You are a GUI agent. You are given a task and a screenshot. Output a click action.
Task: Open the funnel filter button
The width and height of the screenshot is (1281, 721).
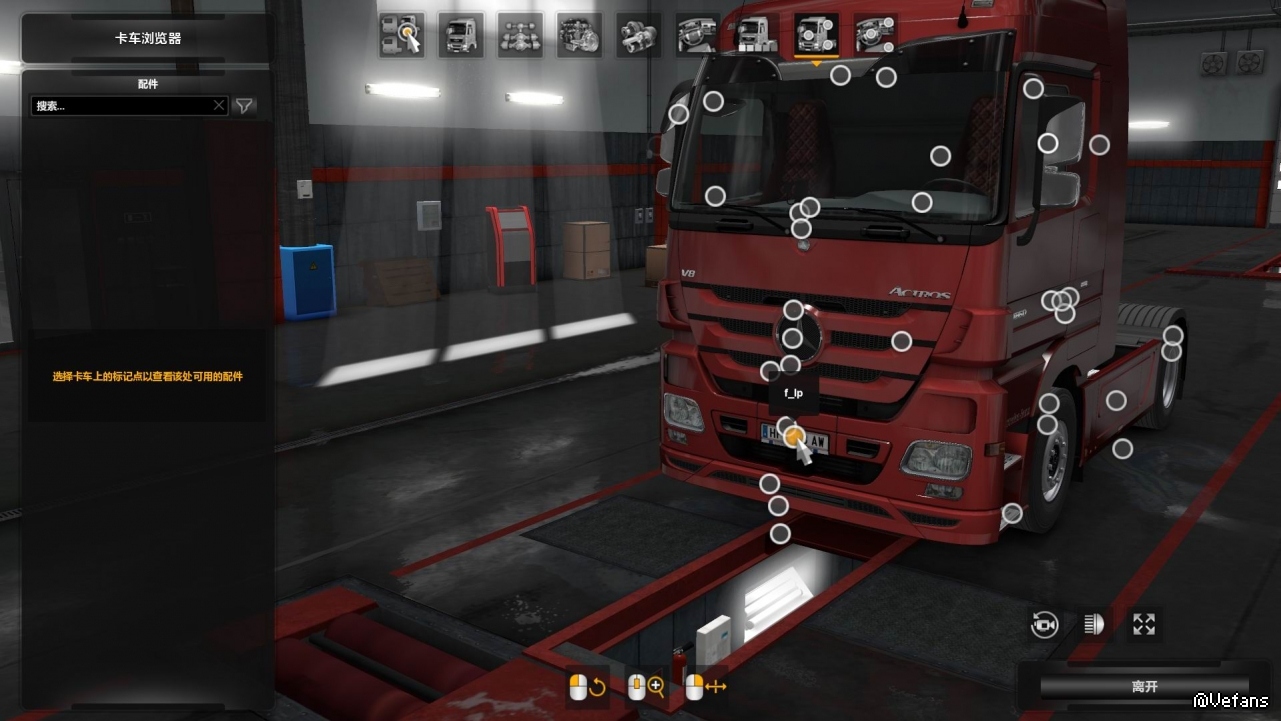point(244,105)
